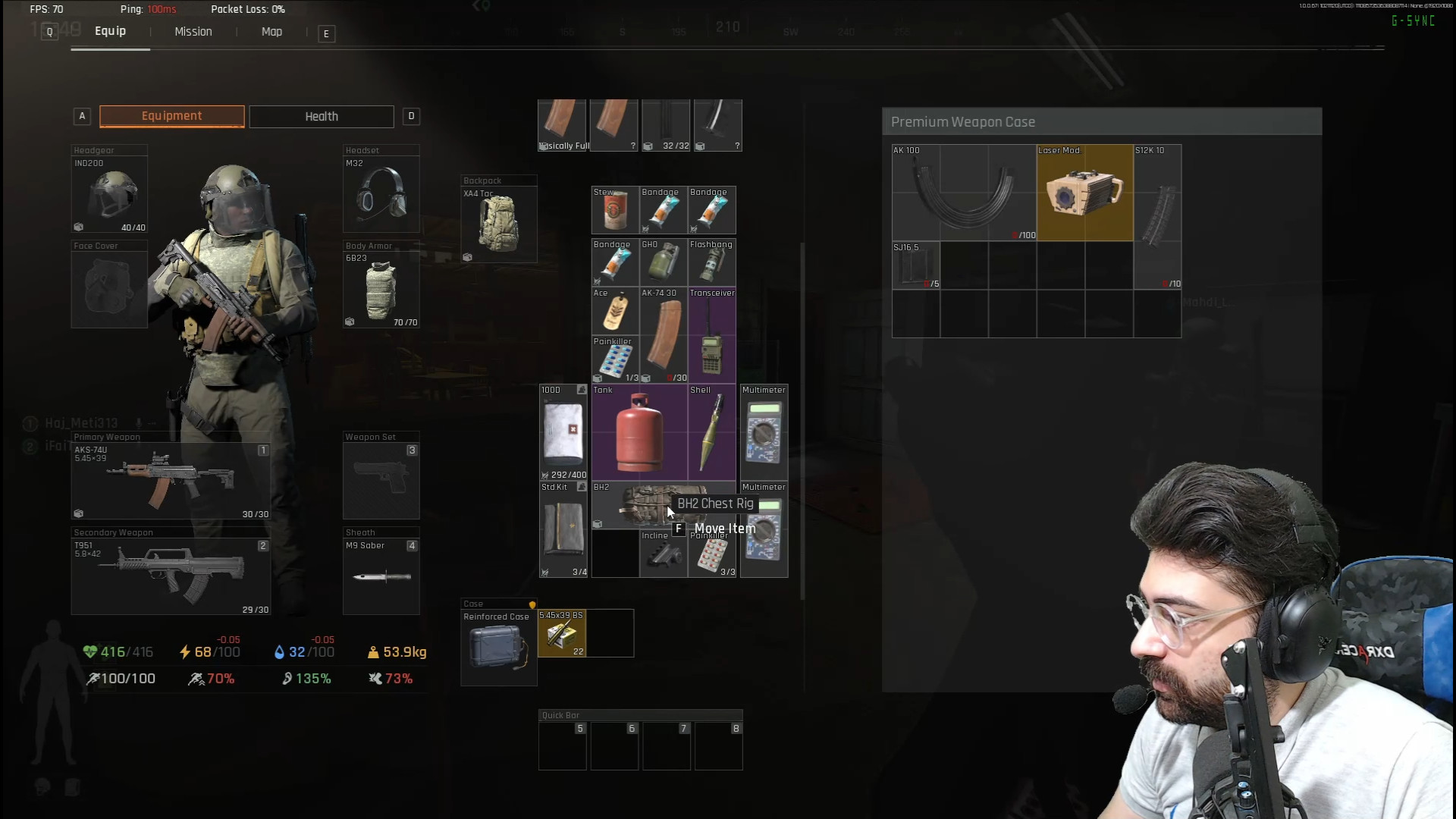Viewport: 1456px width, 819px height.
Task: Pick the 5.45x39 BS ammo stack
Action: pos(562,633)
